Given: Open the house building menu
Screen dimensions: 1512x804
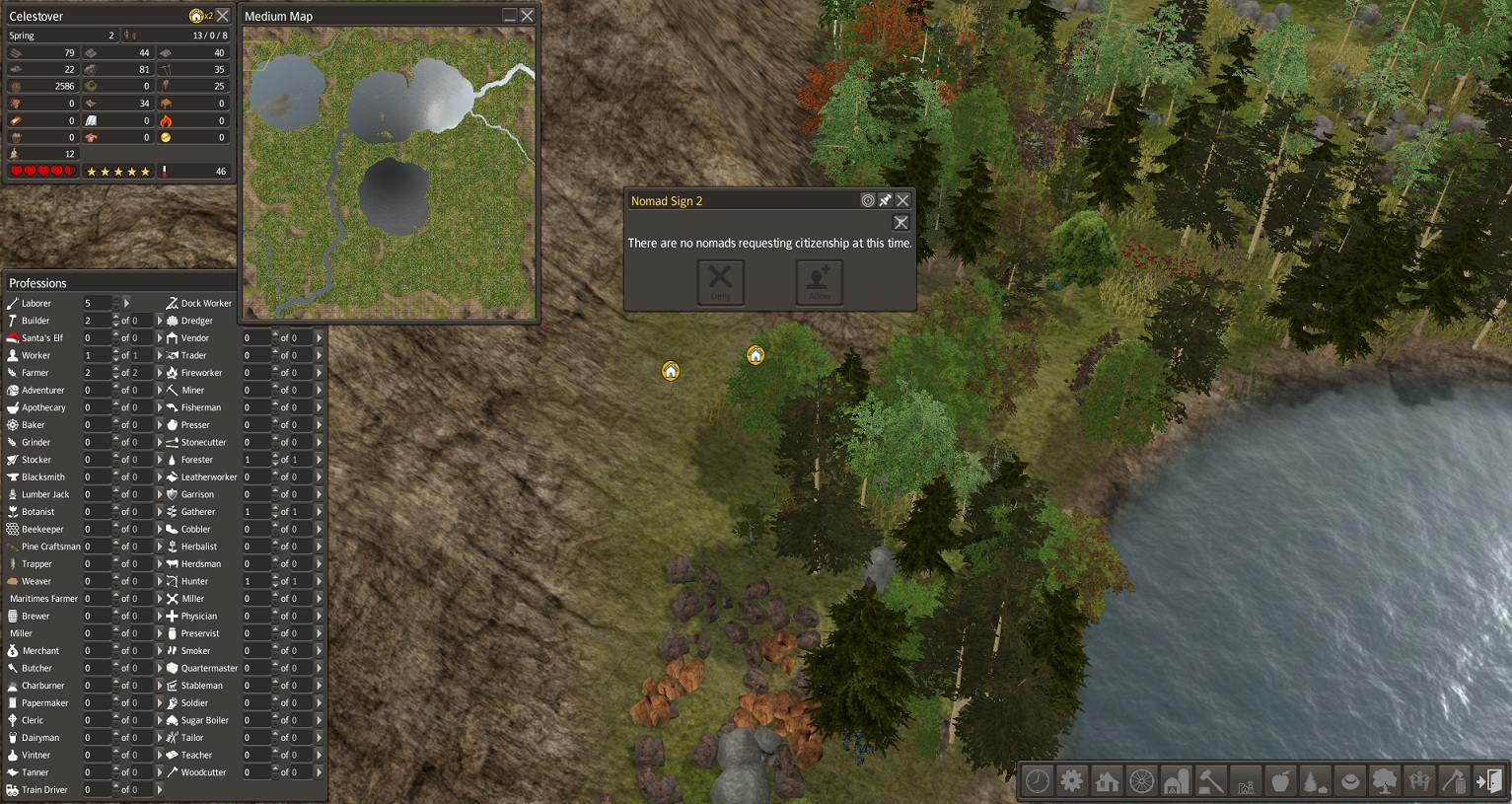Looking at the screenshot, I should pyautogui.click(x=1107, y=781).
